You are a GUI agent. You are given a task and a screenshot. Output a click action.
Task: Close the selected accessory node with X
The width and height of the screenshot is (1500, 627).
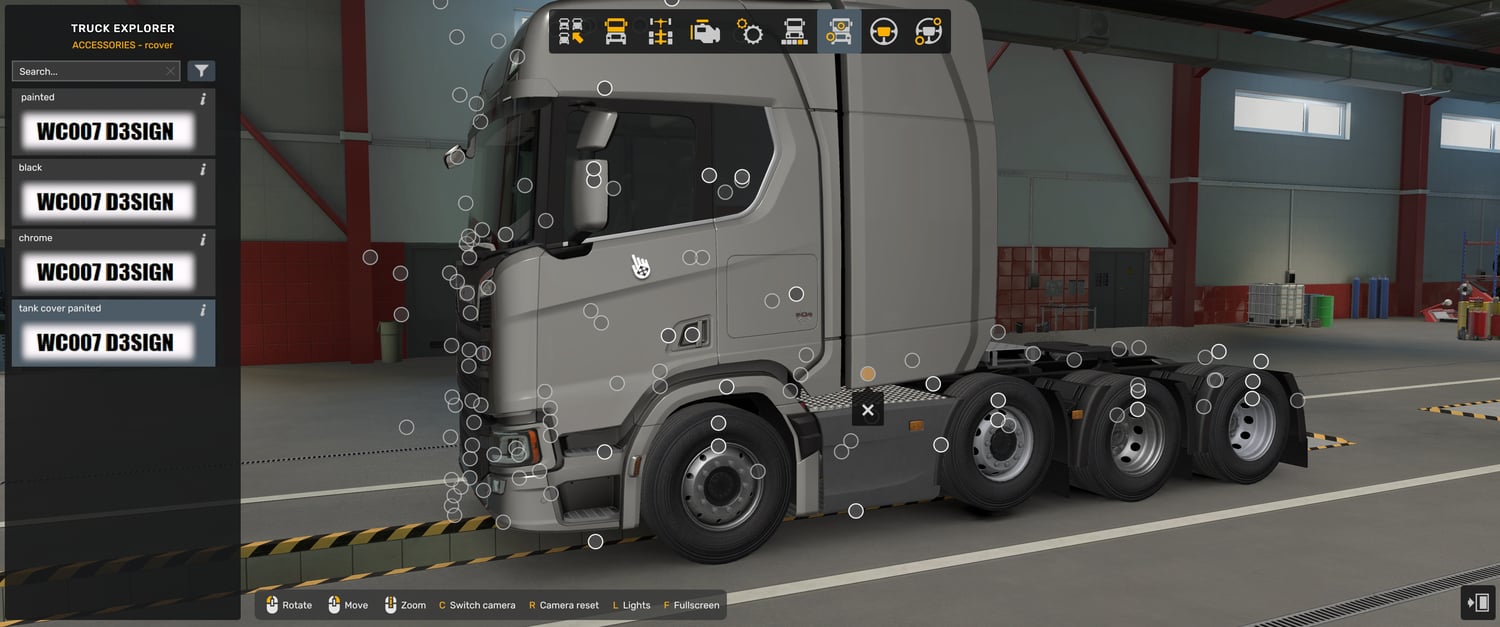click(x=867, y=410)
